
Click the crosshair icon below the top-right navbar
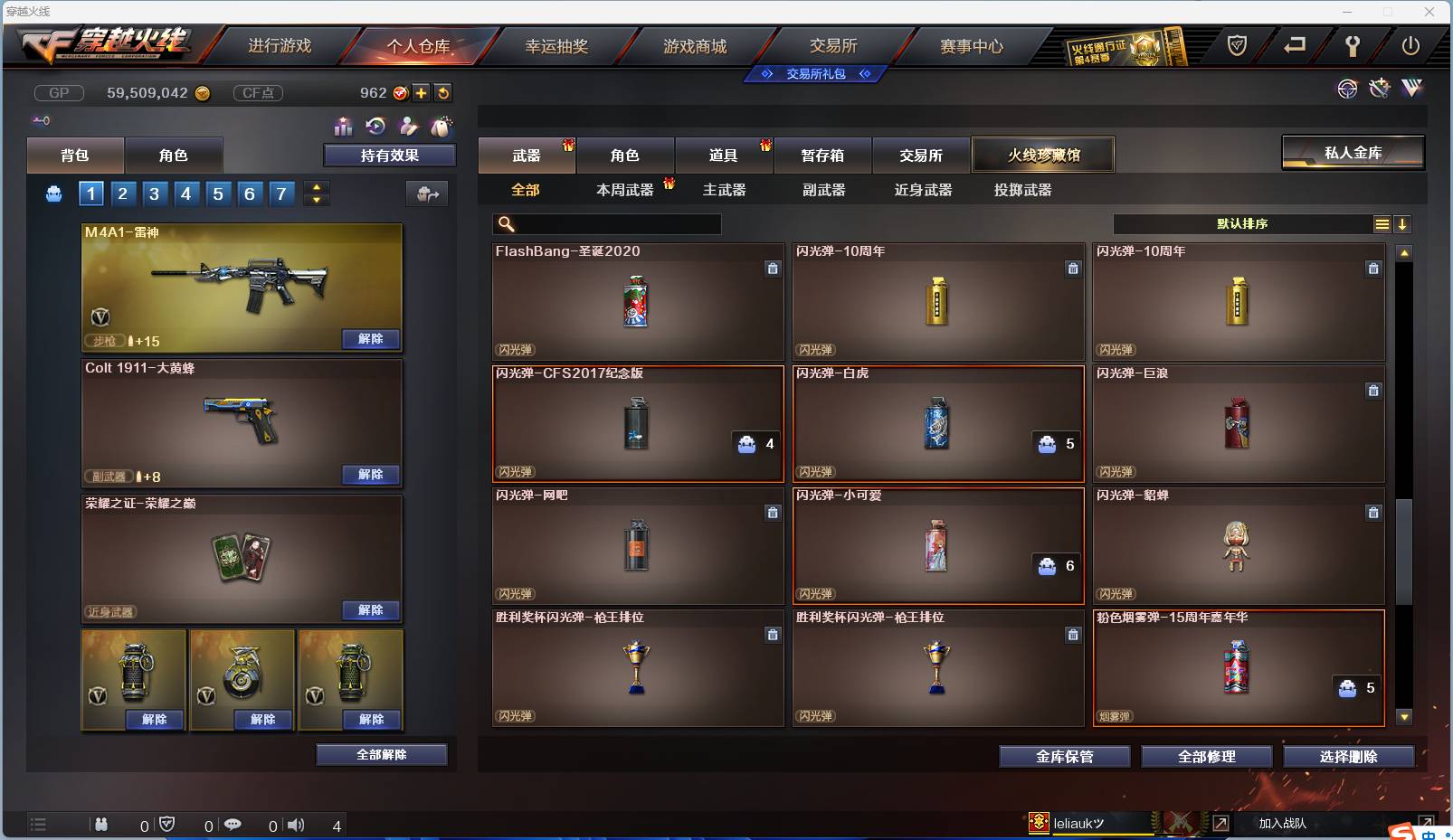pos(1347,89)
